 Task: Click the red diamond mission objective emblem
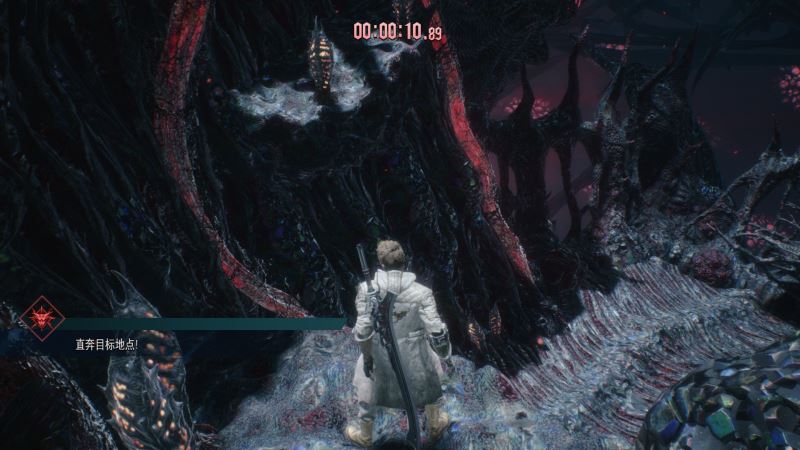pos(42,318)
